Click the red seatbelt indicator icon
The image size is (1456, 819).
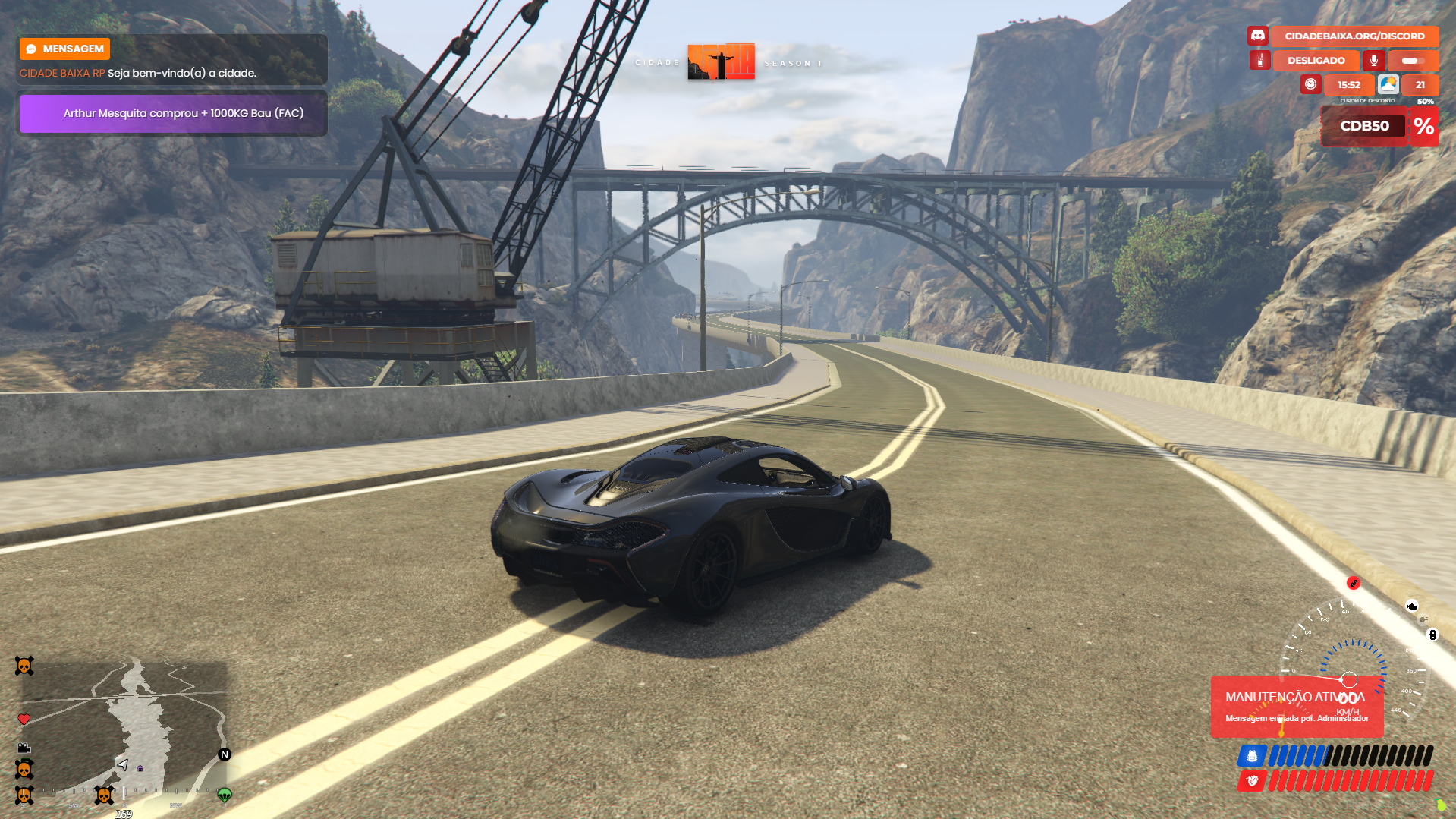tap(1353, 583)
